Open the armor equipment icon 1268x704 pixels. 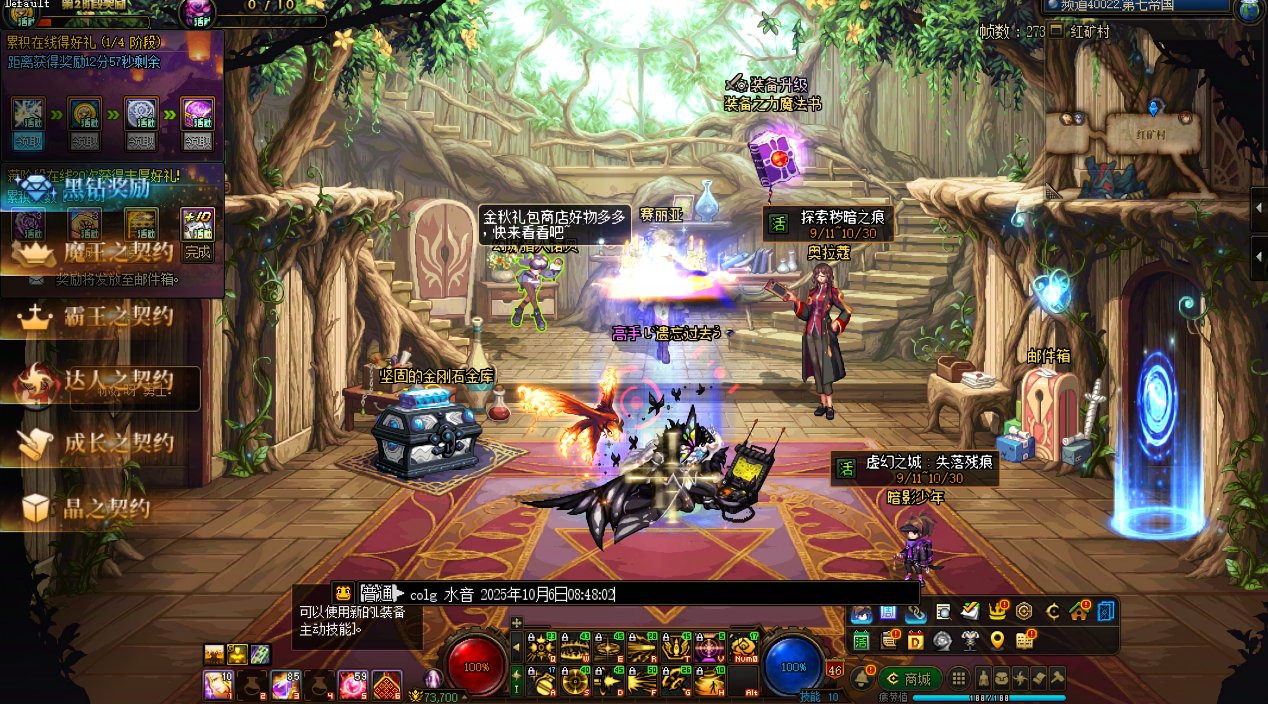click(969, 640)
